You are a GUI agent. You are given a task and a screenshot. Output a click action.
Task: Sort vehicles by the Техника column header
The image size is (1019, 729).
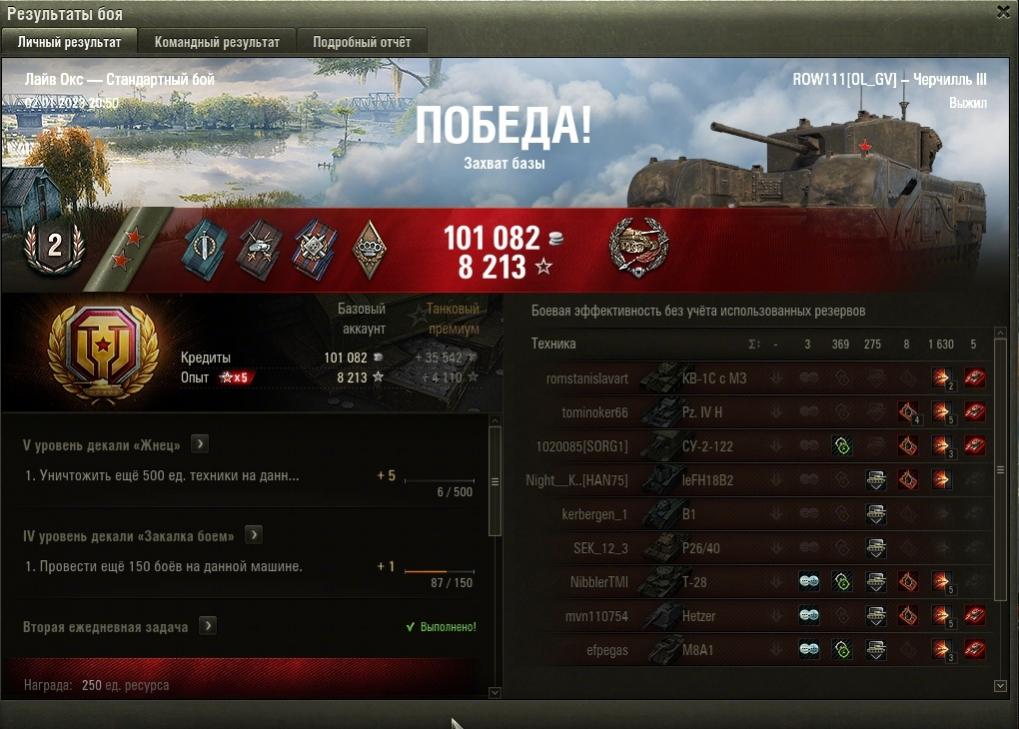coord(554,344)
